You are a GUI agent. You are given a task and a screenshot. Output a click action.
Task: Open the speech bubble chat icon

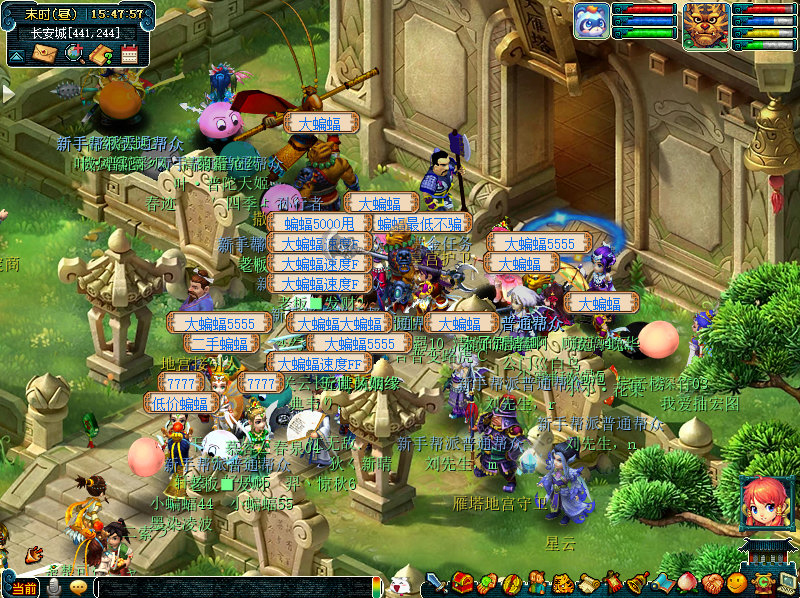click(x=78, y=587)
